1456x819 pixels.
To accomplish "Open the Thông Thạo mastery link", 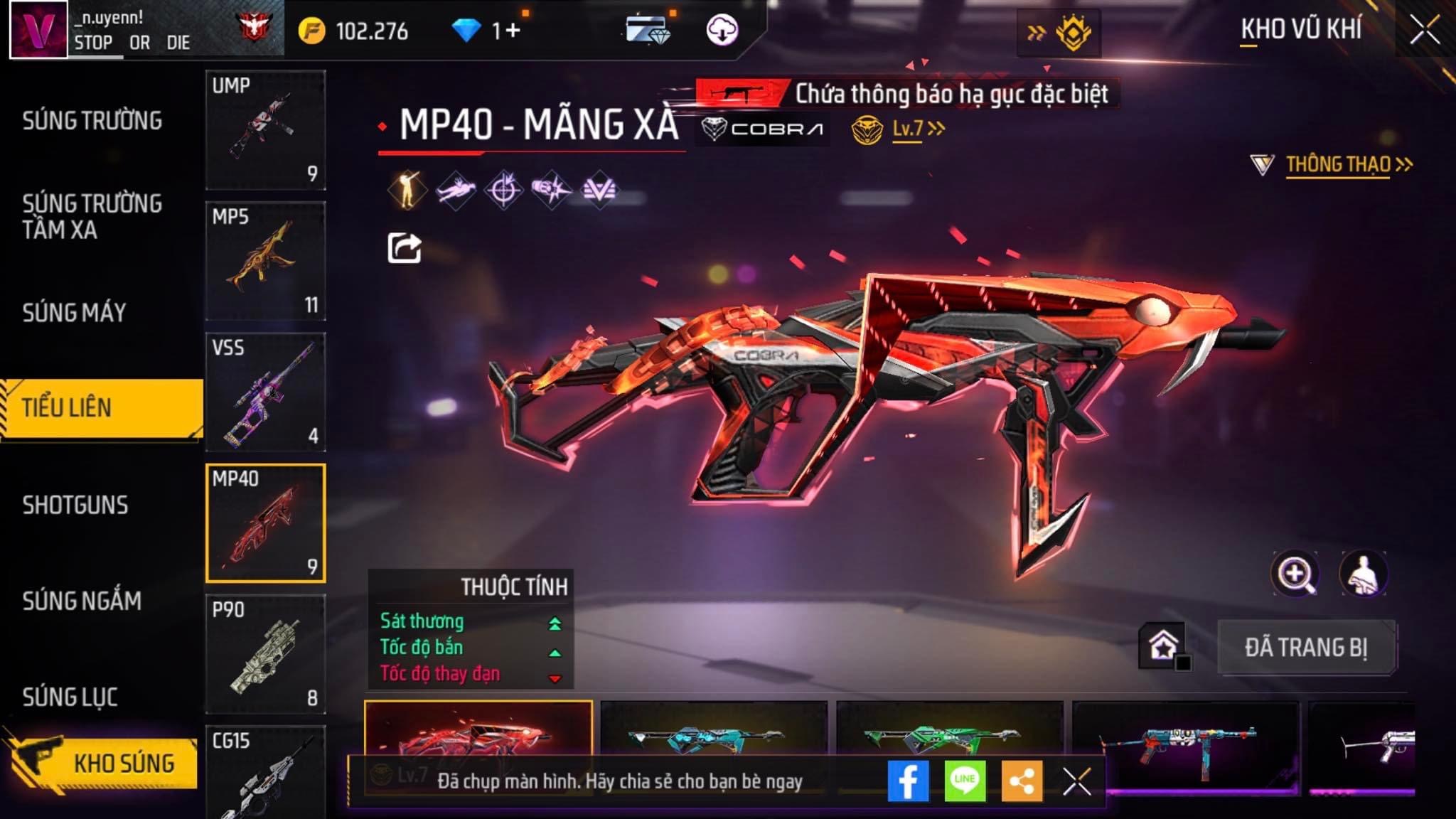I will pyautogui.click(x=1338, y=165).
